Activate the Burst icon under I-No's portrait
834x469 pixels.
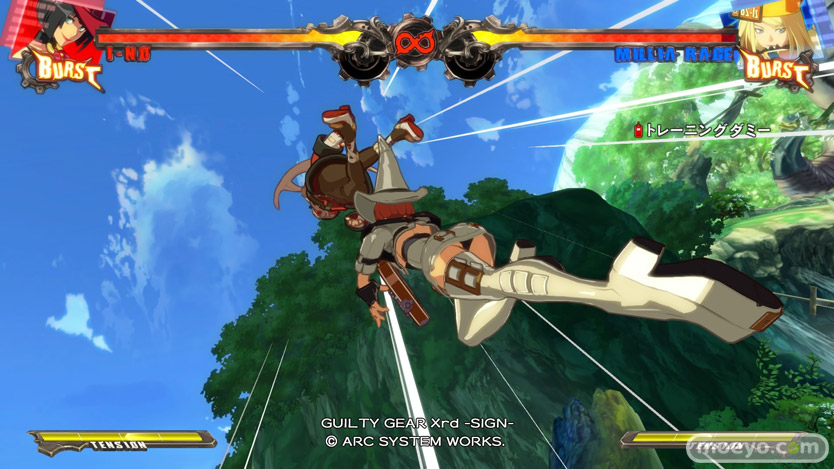point(68,70)
